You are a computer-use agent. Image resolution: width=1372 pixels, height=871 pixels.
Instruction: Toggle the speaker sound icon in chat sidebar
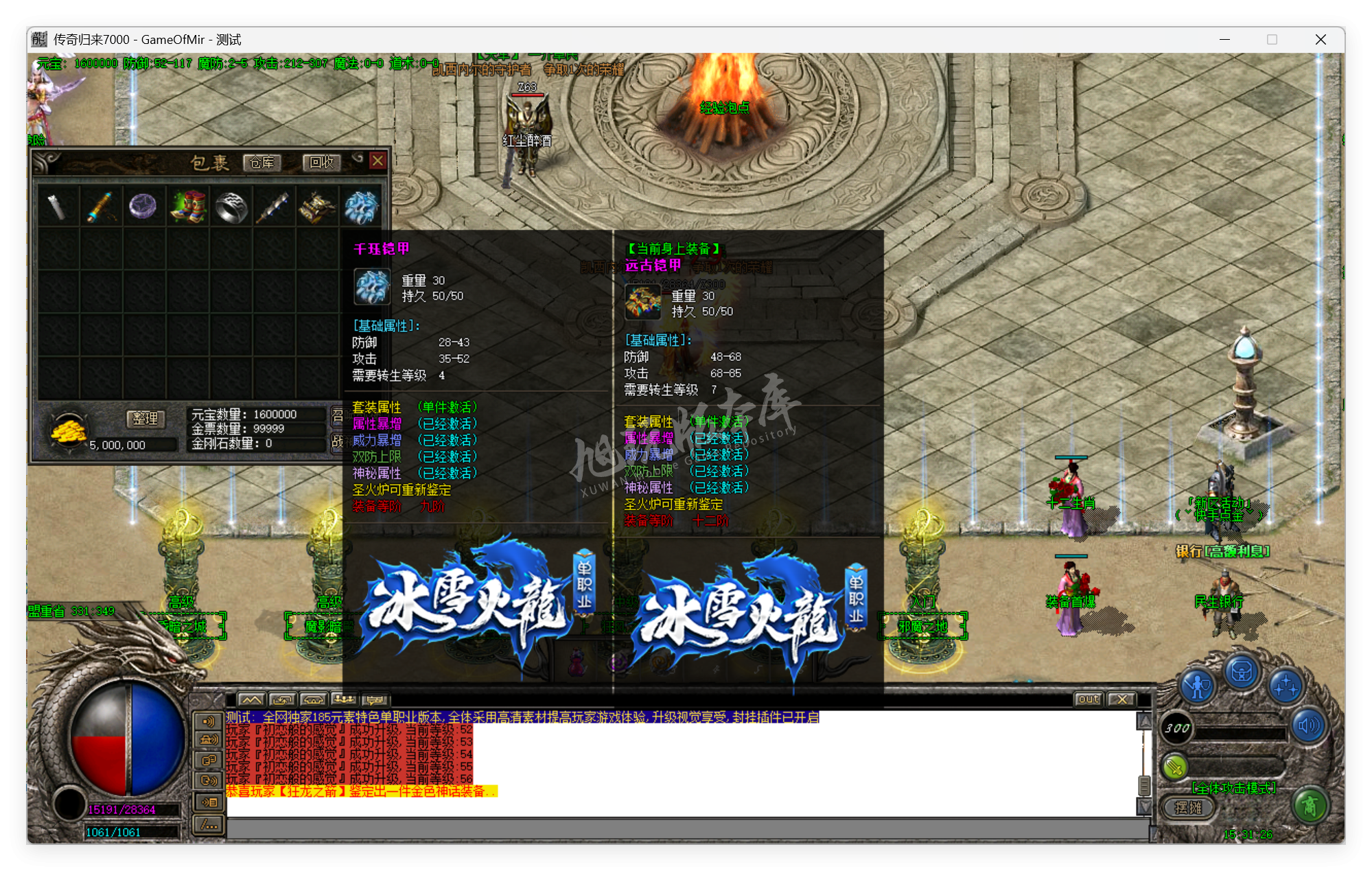coord(209,721)
